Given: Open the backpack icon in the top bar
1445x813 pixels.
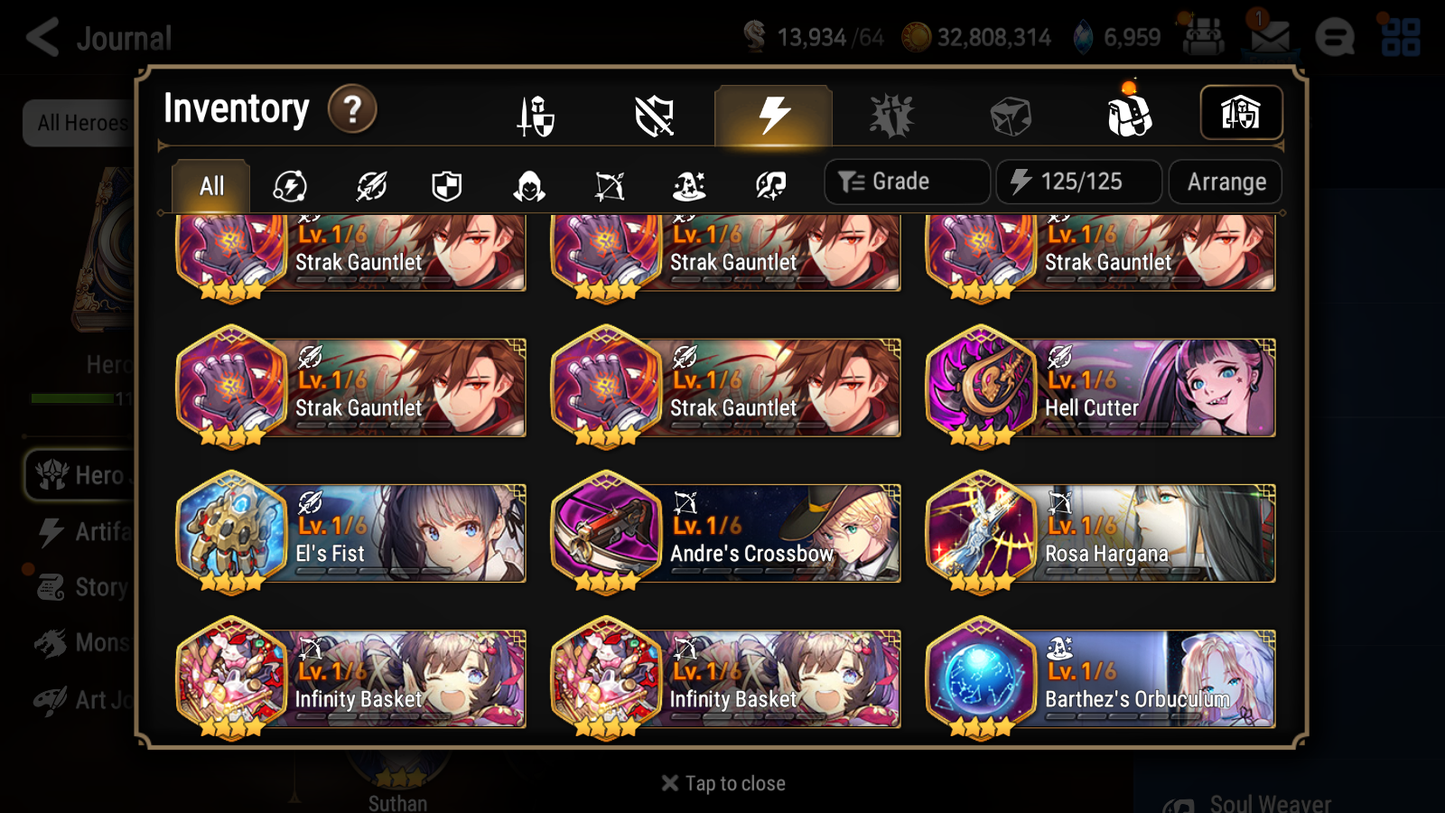Looking at the screenshot, I should click(x=1203, y=37).
